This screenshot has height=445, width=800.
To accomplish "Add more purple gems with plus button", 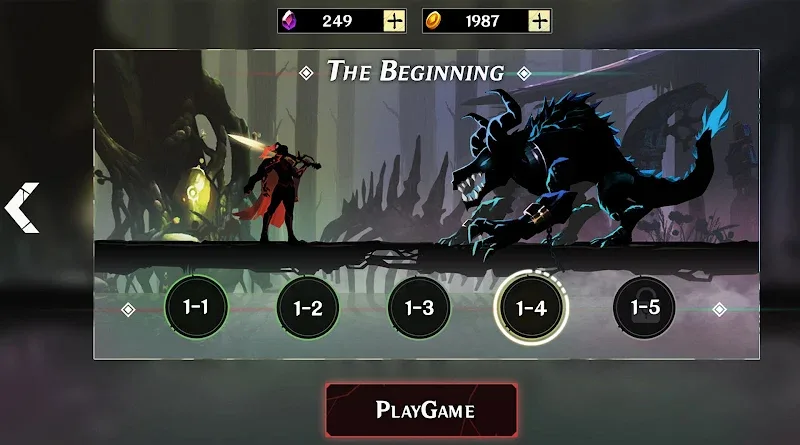I will point(395,21).
